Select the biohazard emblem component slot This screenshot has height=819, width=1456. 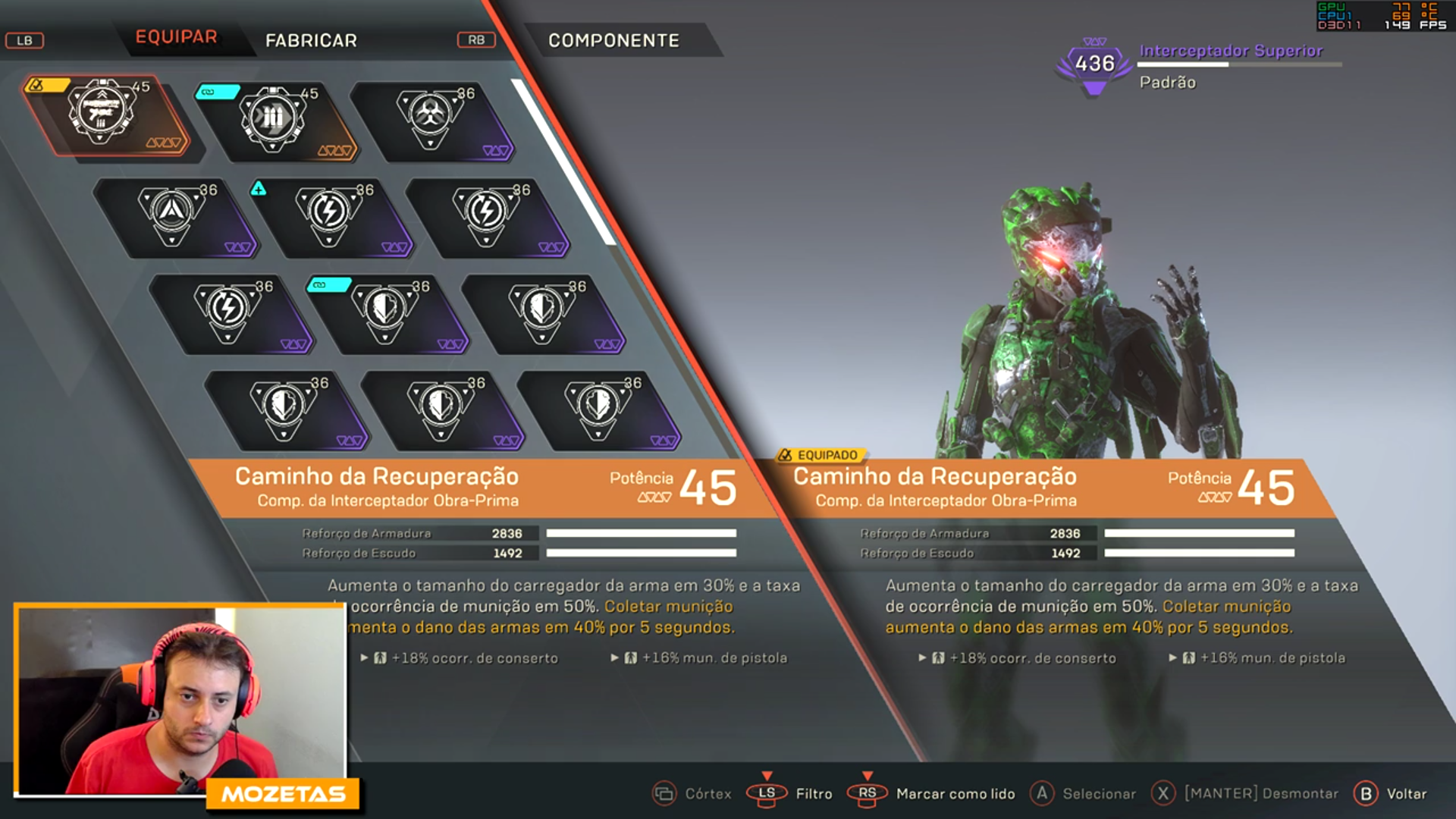(430, 118)
